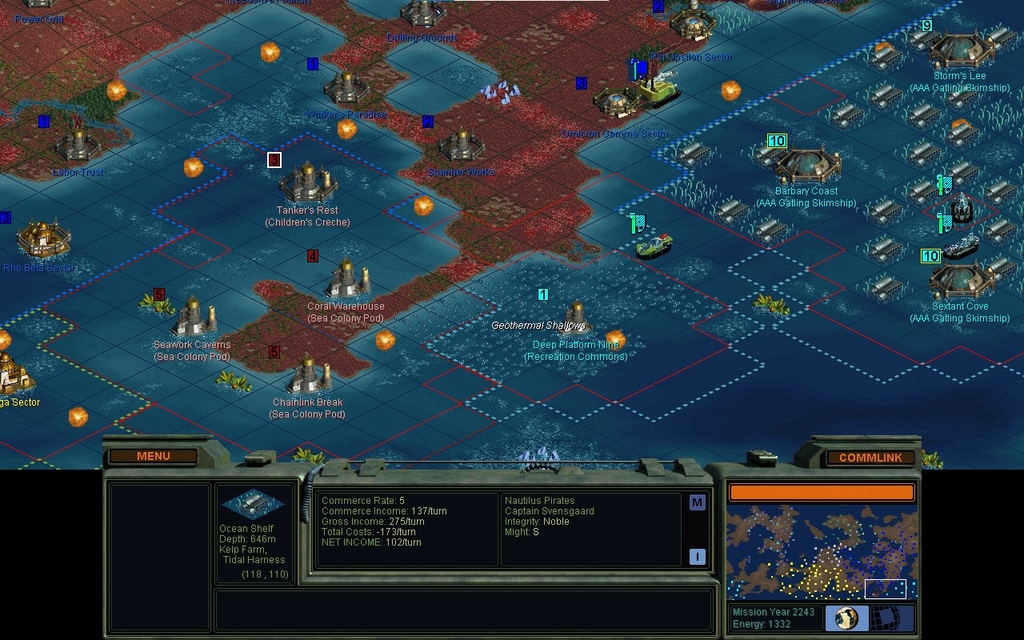Open the MENU button
This screenshot has height=640, width=1024.
click(x=153, y=457)
